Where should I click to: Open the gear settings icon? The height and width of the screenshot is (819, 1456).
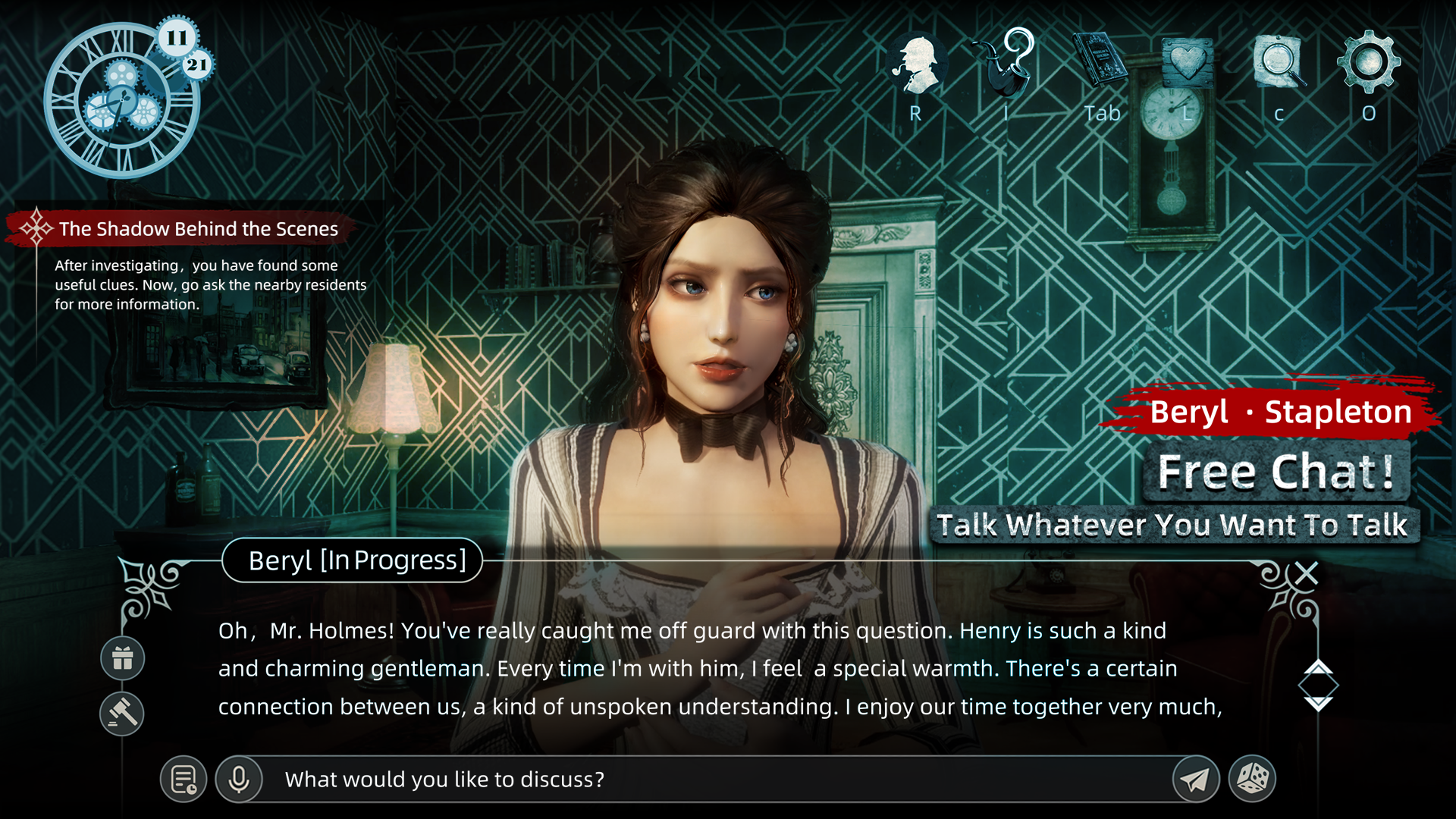1369,62
